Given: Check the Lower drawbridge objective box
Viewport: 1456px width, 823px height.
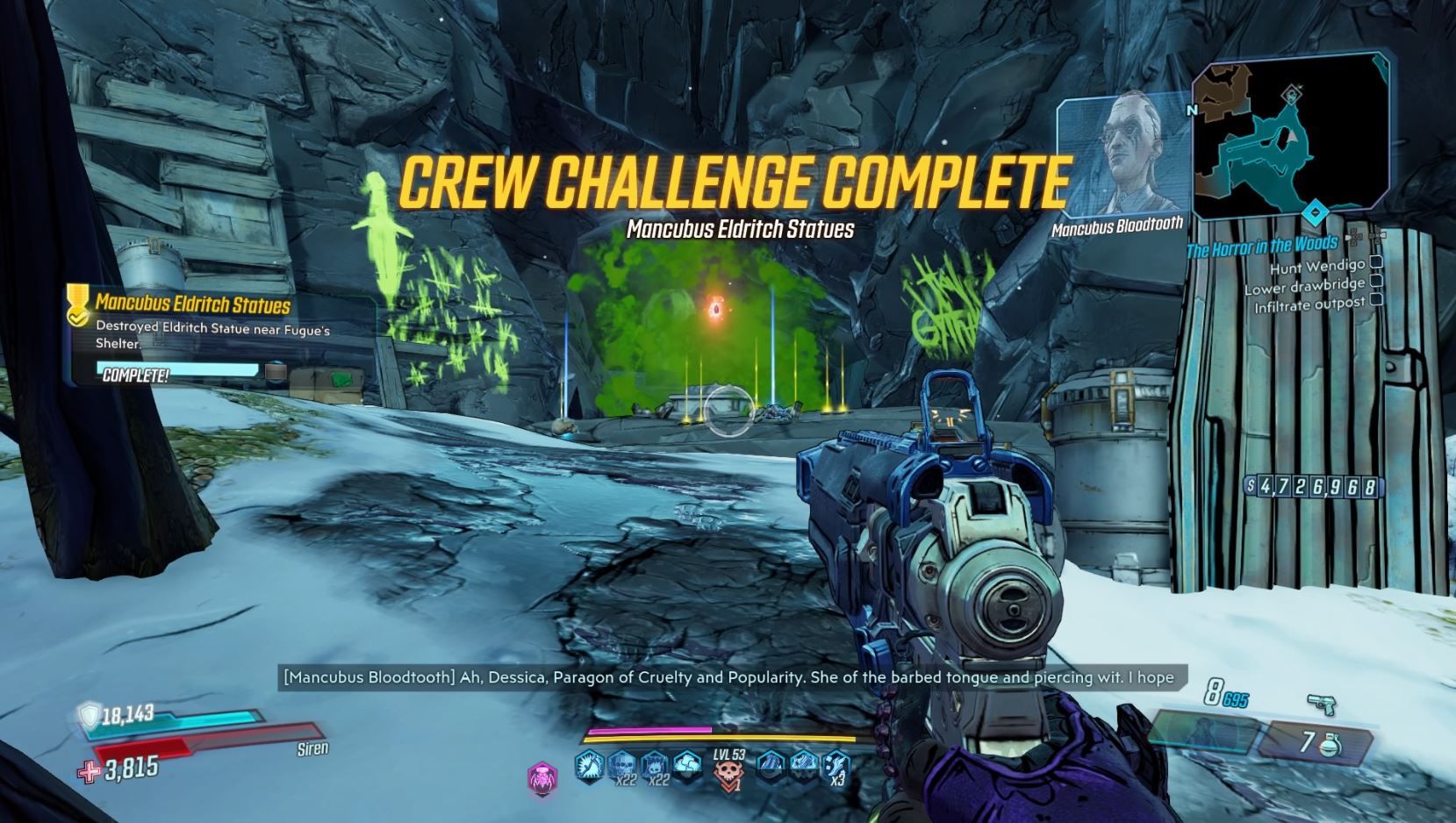Looking at the screenshot, I should [1374, 283].
